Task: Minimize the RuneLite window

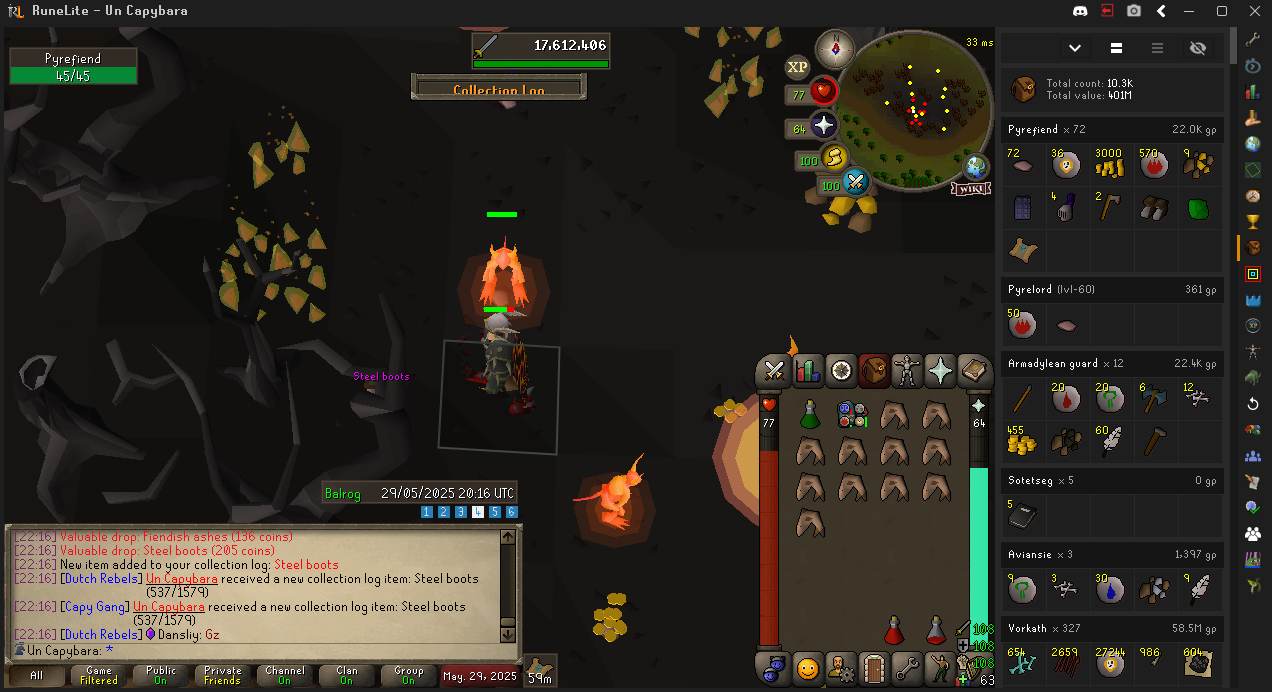Action: [x=1192, y=11]
